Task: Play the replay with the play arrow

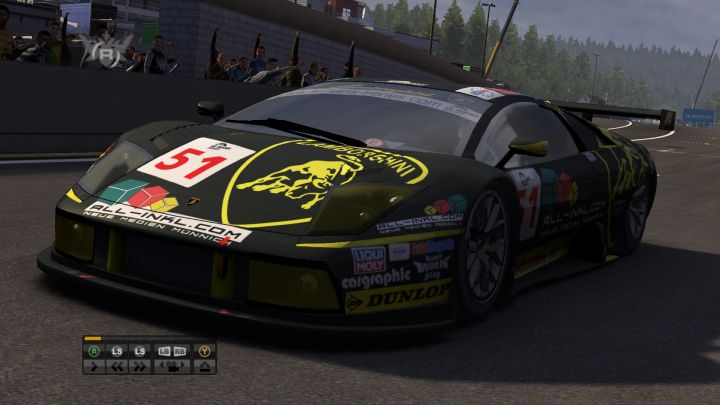Action: (94, 366)
